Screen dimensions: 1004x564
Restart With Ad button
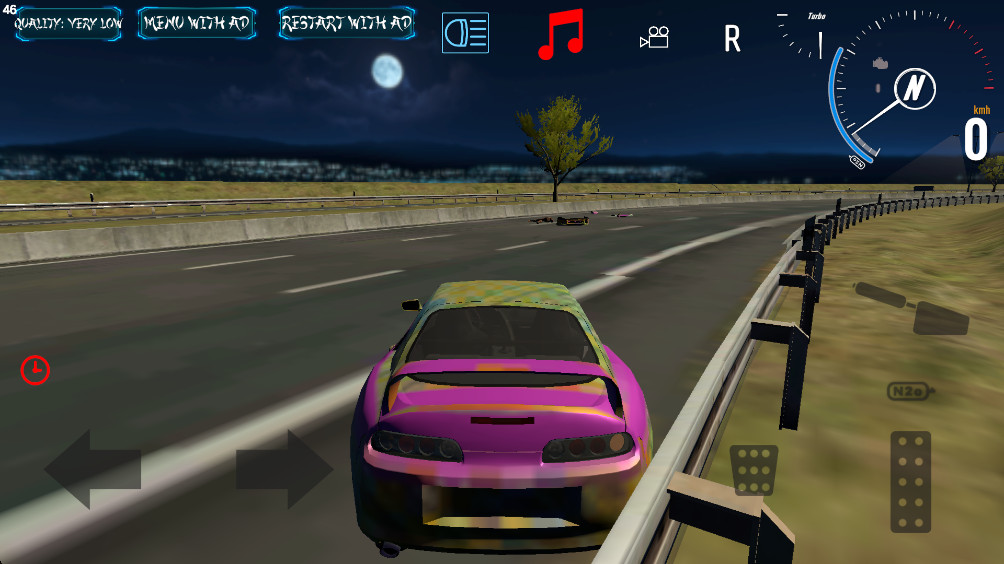347,23
